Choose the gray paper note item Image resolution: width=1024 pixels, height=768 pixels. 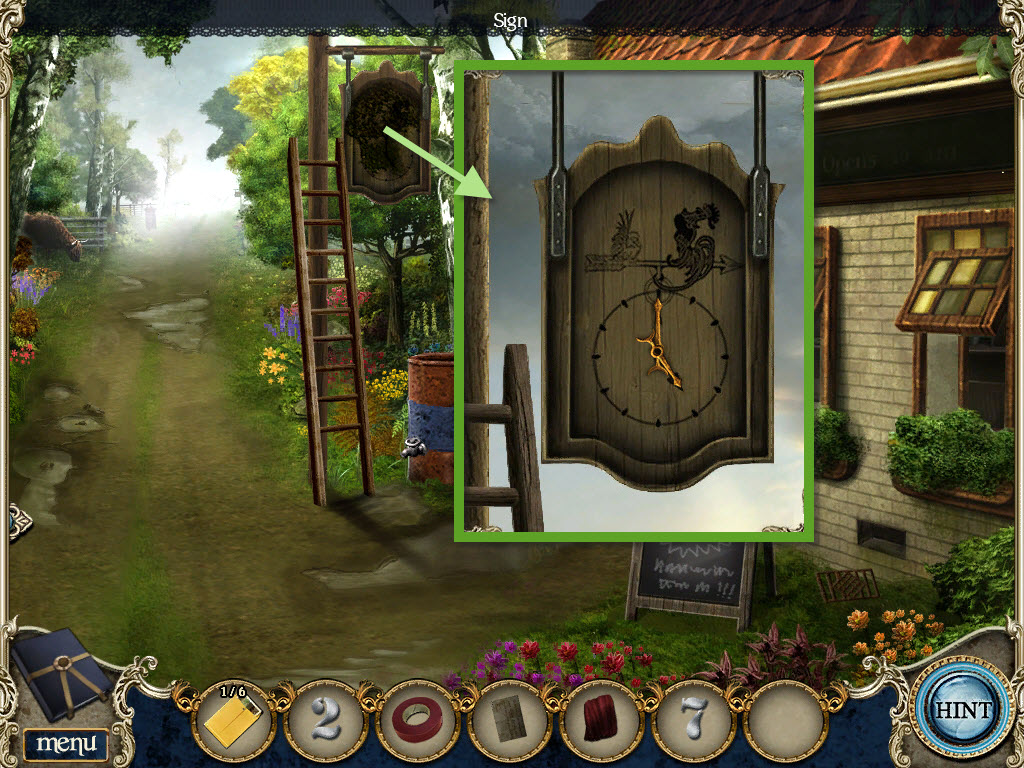click(x=508, y=720)
